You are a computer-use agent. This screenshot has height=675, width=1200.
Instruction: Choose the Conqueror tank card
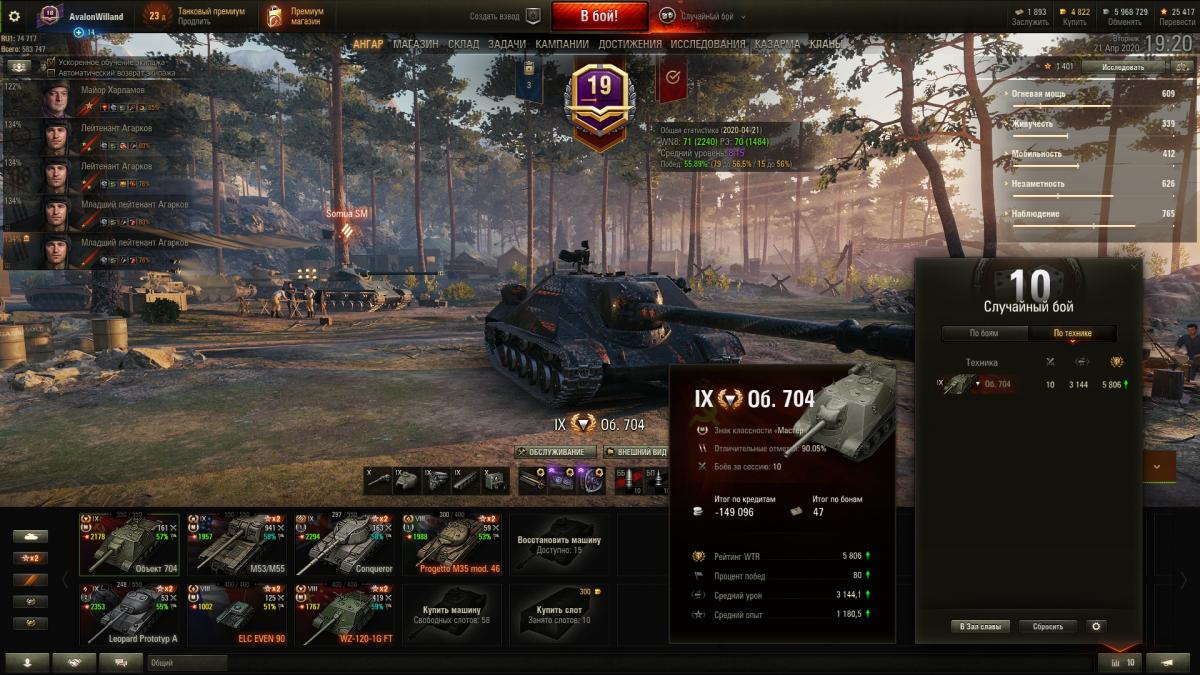(343, 545)
